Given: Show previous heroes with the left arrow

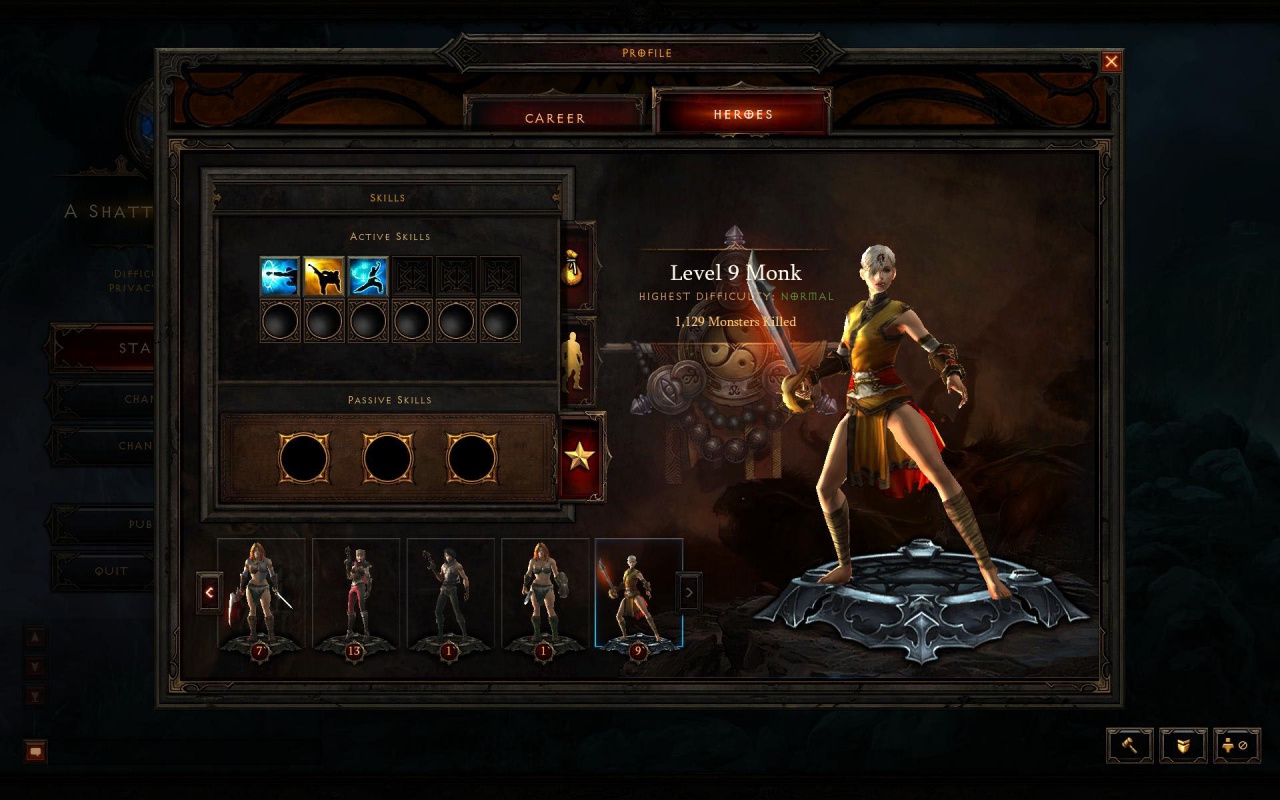Looking at the screenshot, I should point(209,593).
